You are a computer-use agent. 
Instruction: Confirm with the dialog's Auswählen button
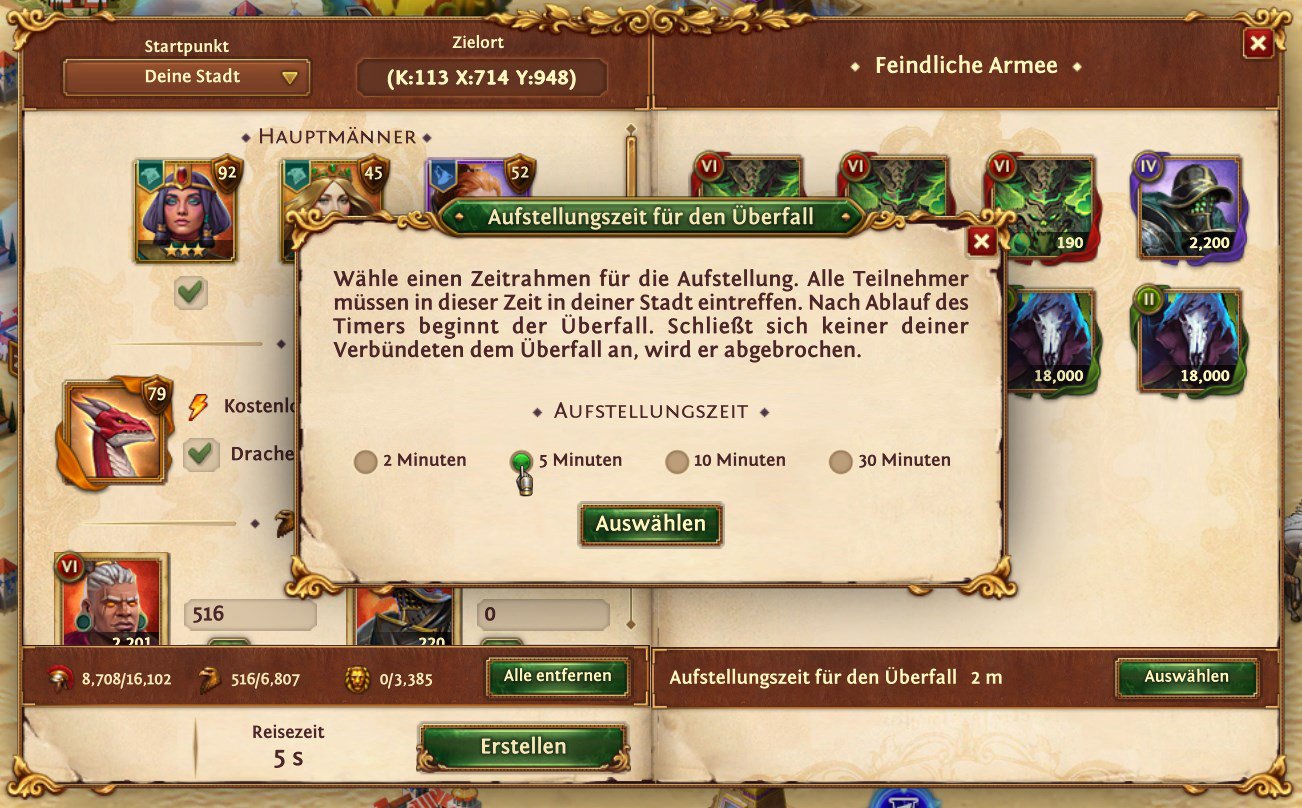pyautogui.click(x=650, y=524)
